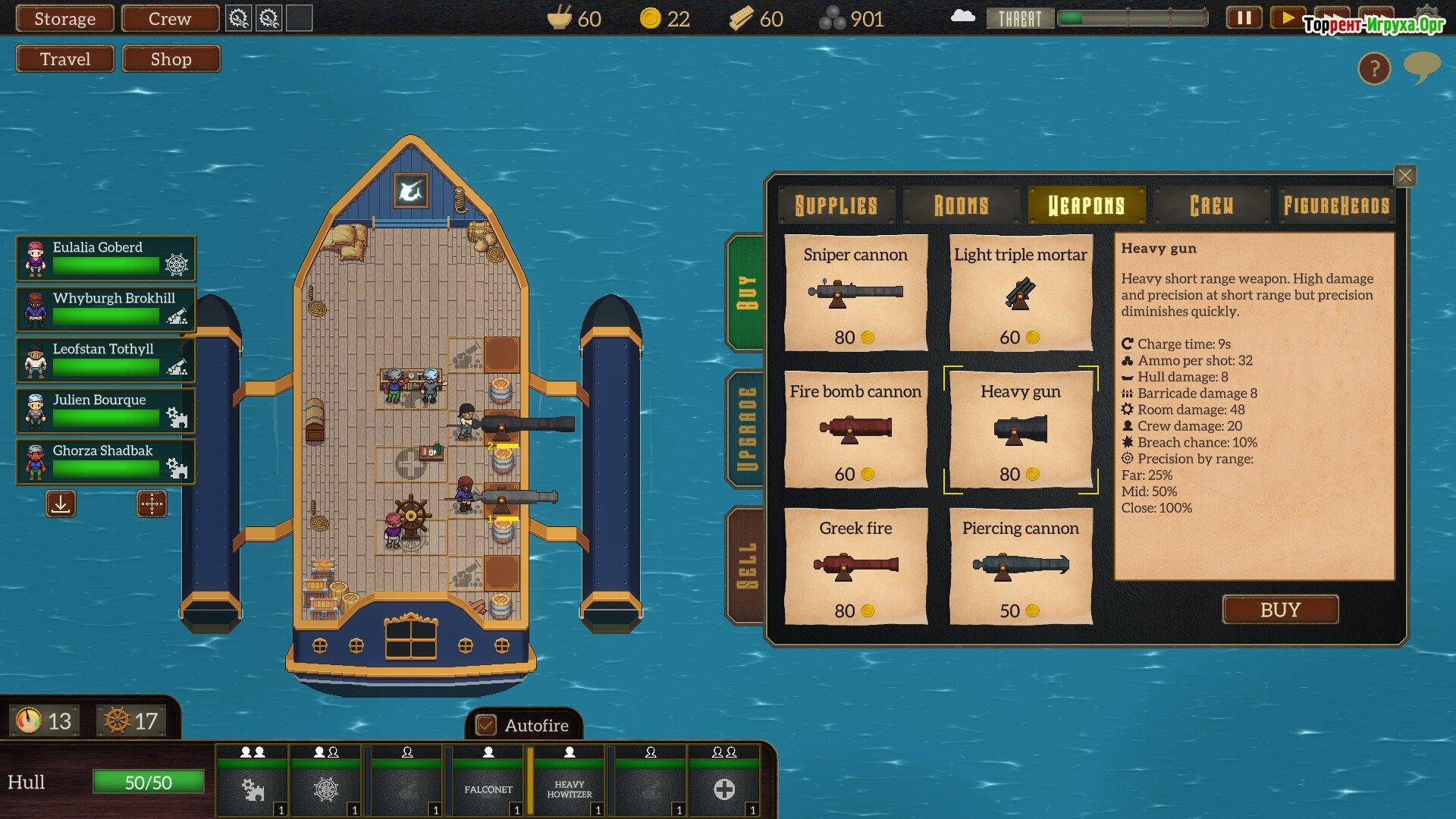Select the Sniper cannon item

point(855,293)
